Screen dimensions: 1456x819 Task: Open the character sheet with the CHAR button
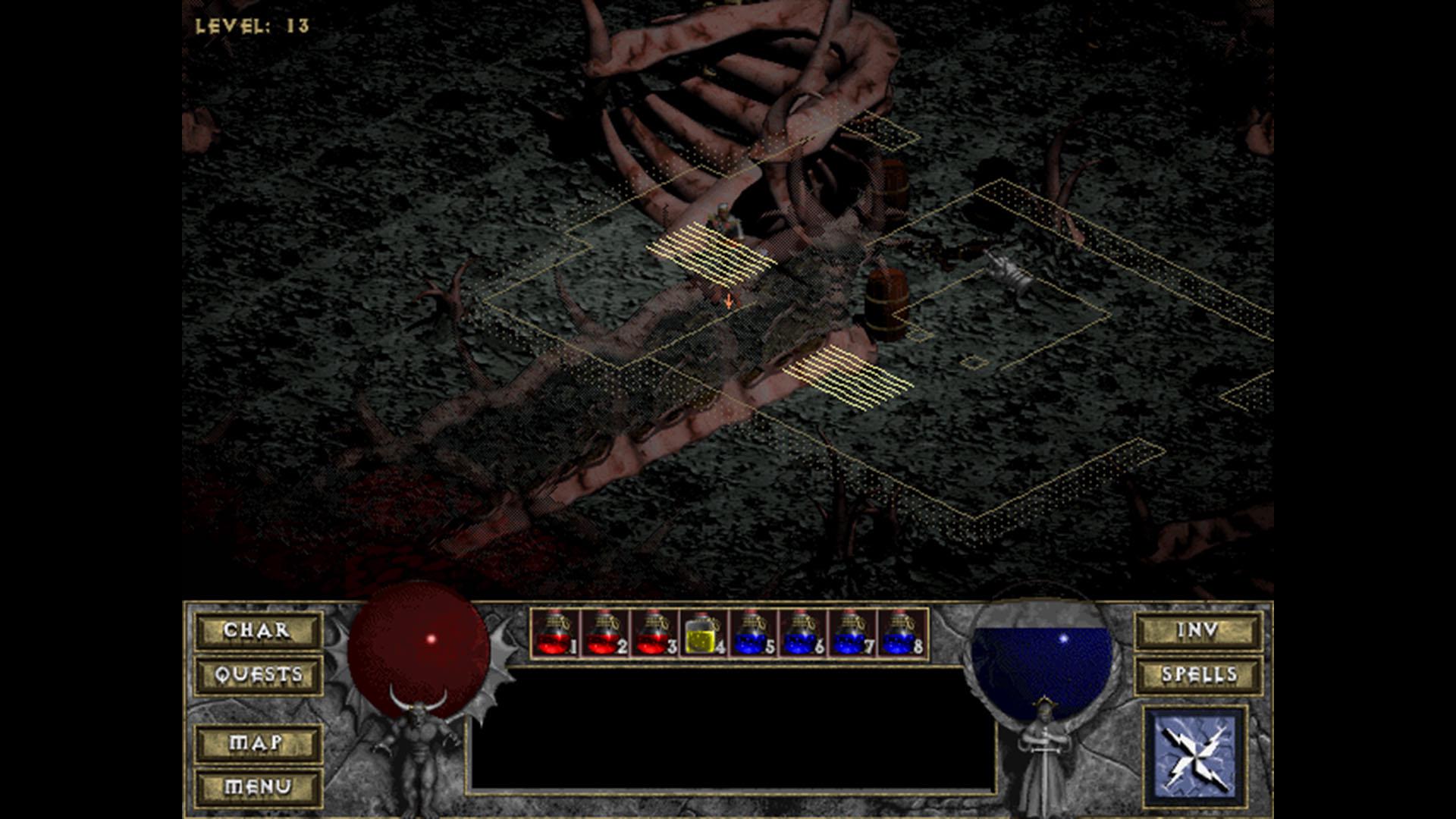point(258,629)
